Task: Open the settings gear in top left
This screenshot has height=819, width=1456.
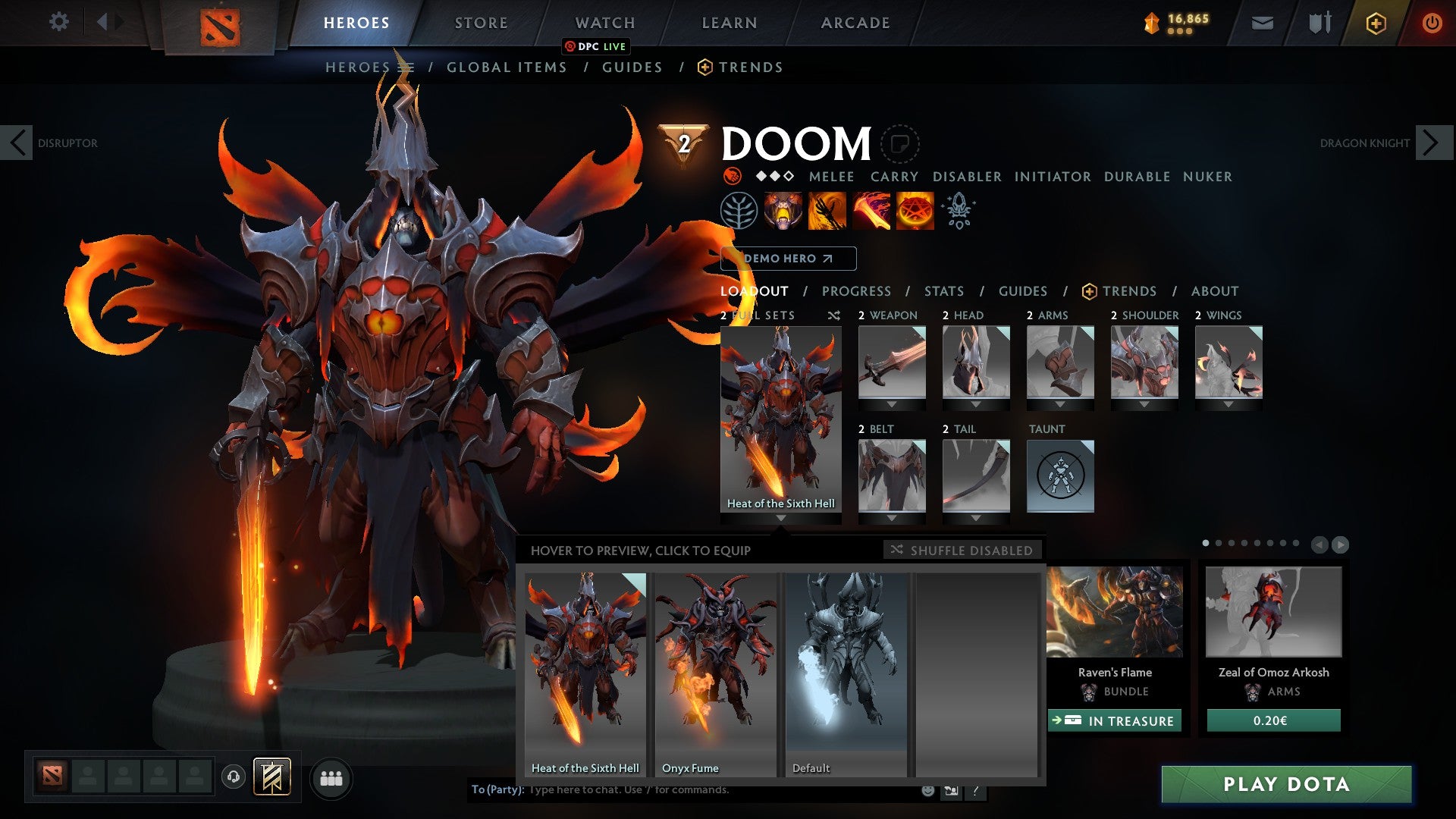Action: [59, 22]
